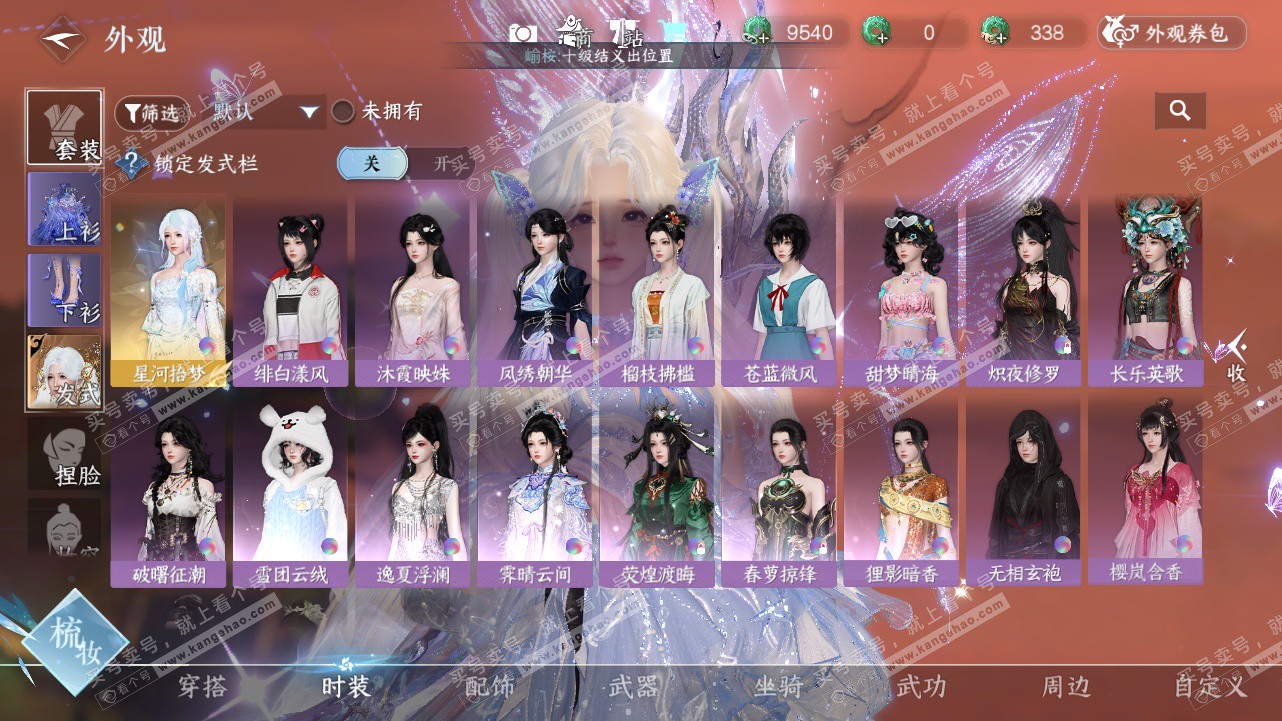
Task: Switch to the 配饰 accessories tab
Action: 490,686
